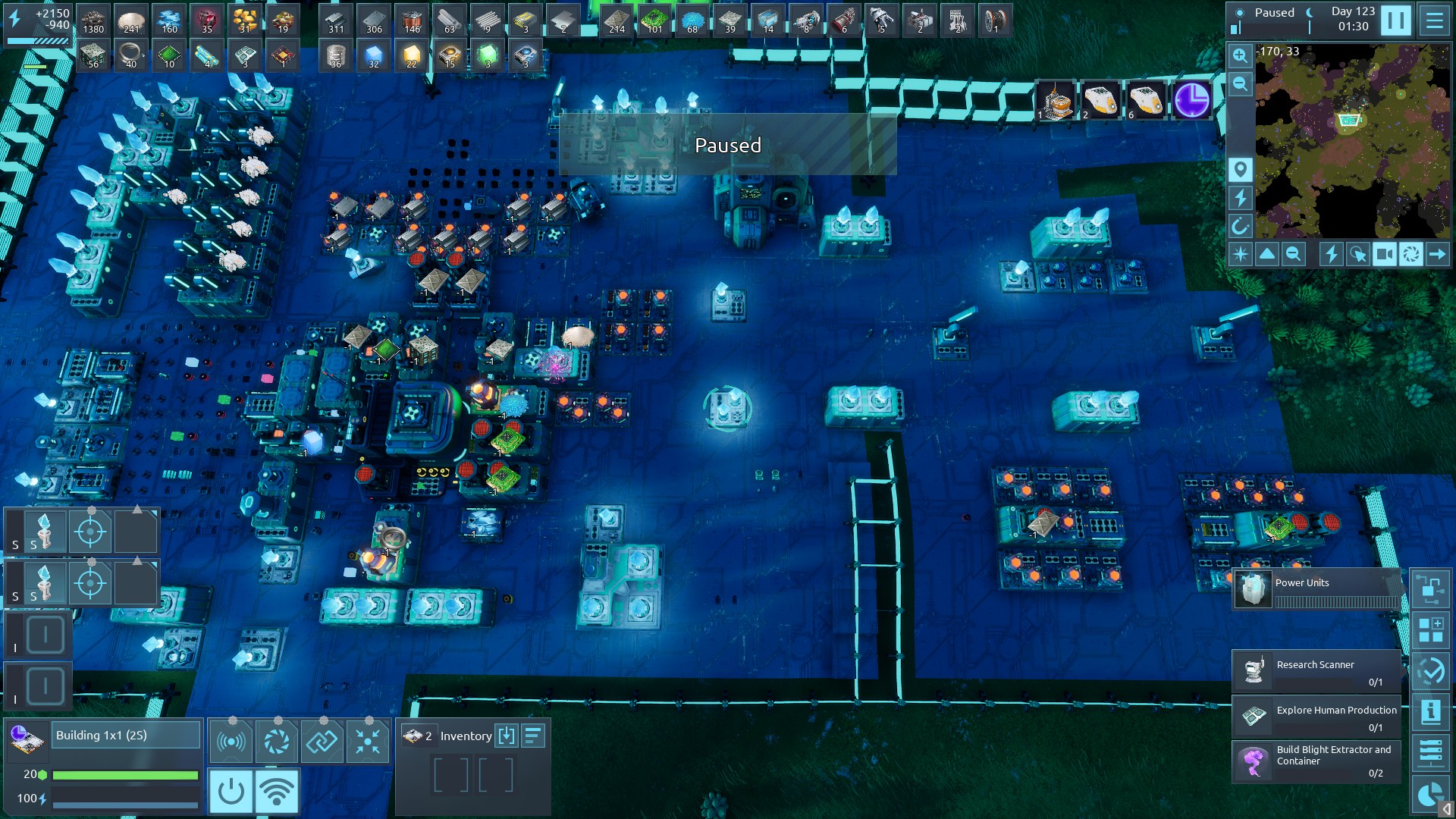1456x819 pixels.
Task: Click the chain link register slot
Action: tap(322, 741)
